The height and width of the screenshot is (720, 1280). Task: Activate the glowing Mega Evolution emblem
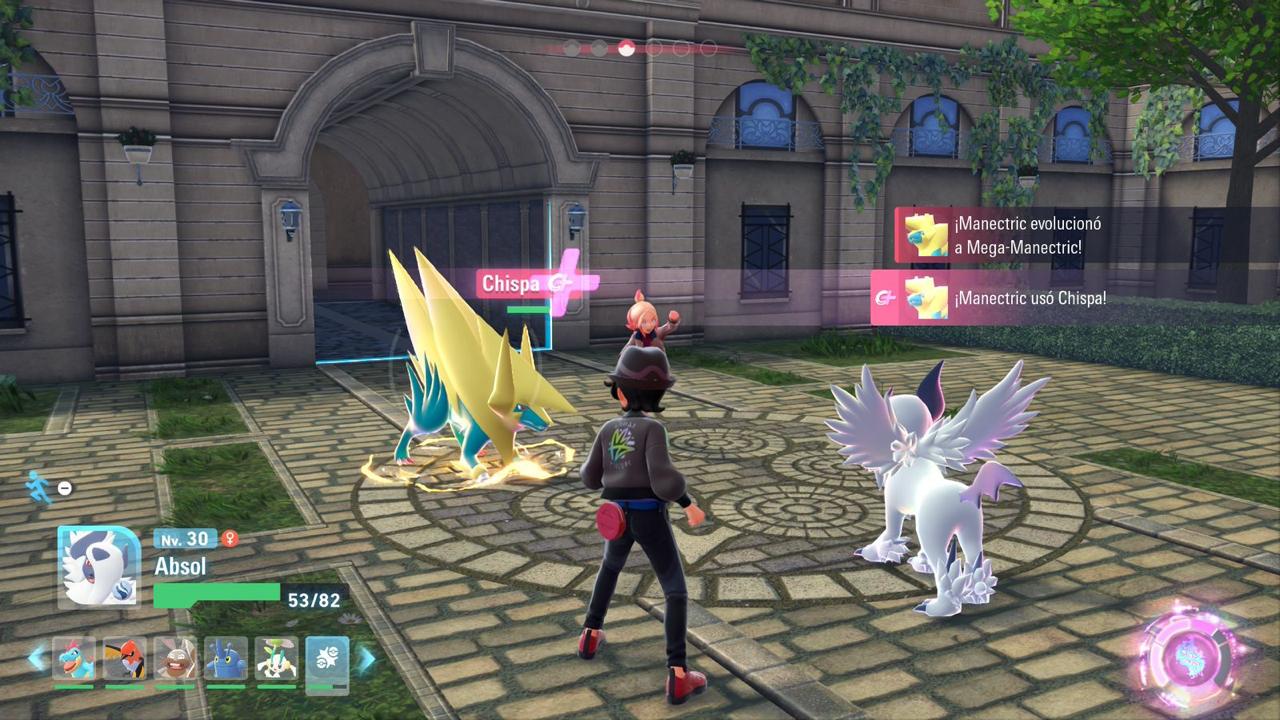[1192, 655]
